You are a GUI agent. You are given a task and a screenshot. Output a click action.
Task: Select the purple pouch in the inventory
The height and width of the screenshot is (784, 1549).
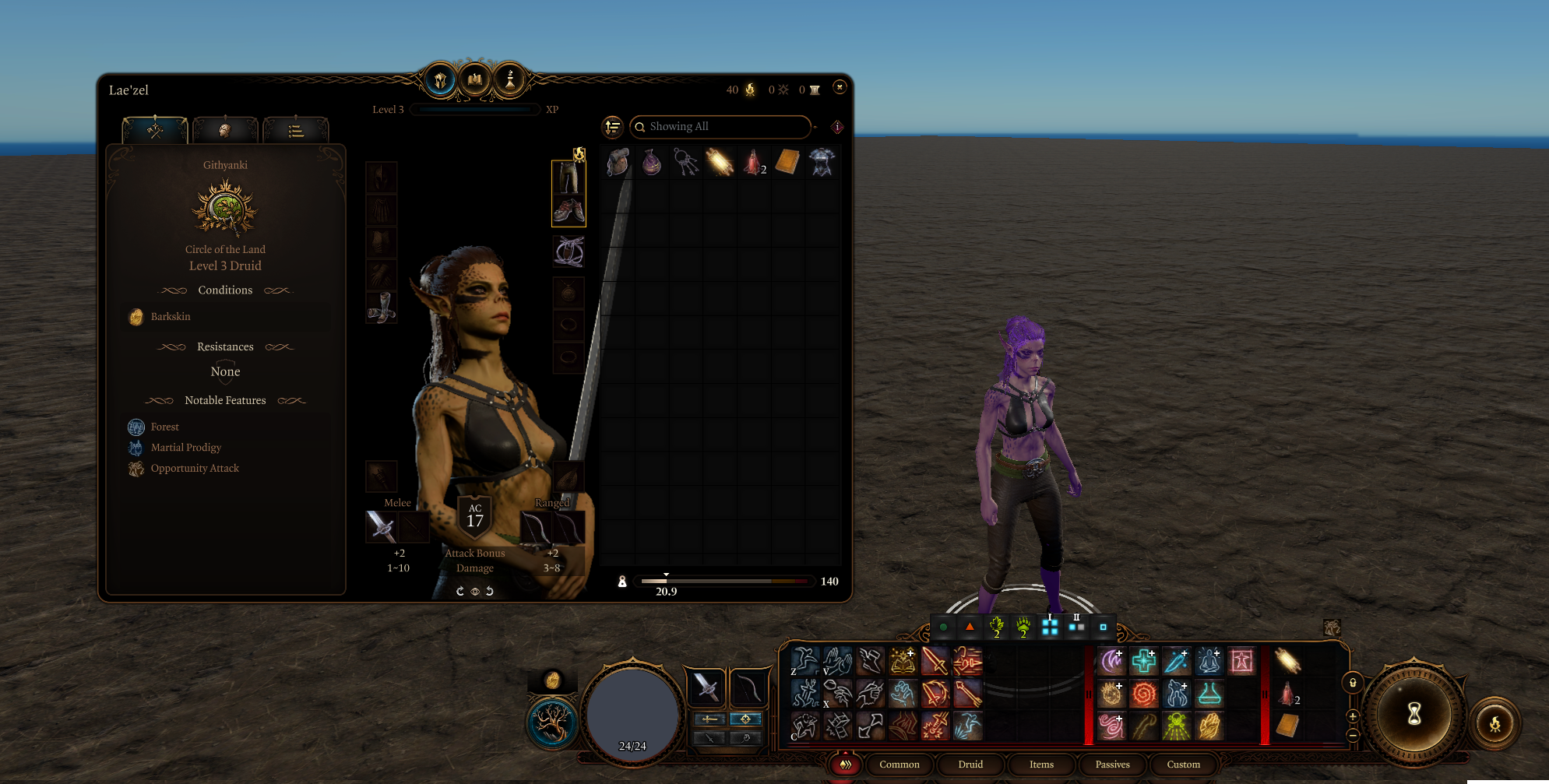pyautogui.click(x=651, y=162)
